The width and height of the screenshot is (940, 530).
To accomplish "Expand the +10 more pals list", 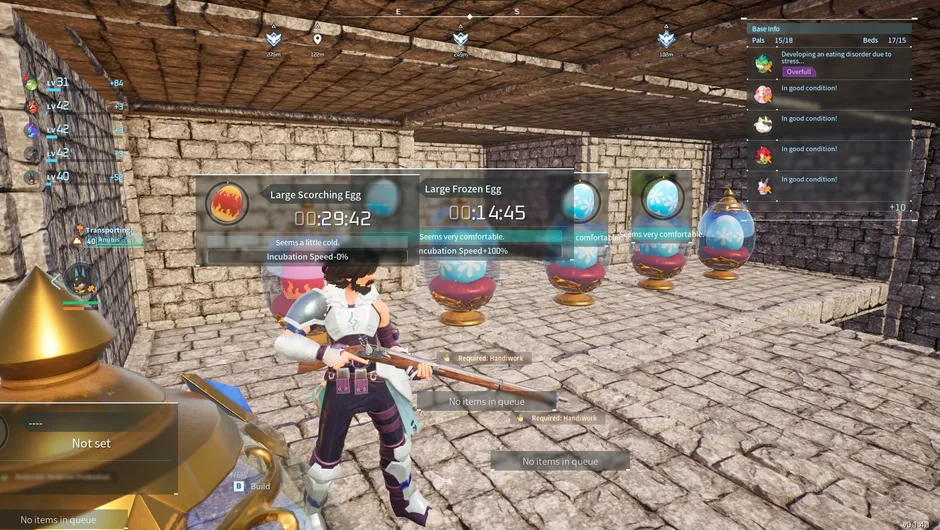I will click(897, 207).
